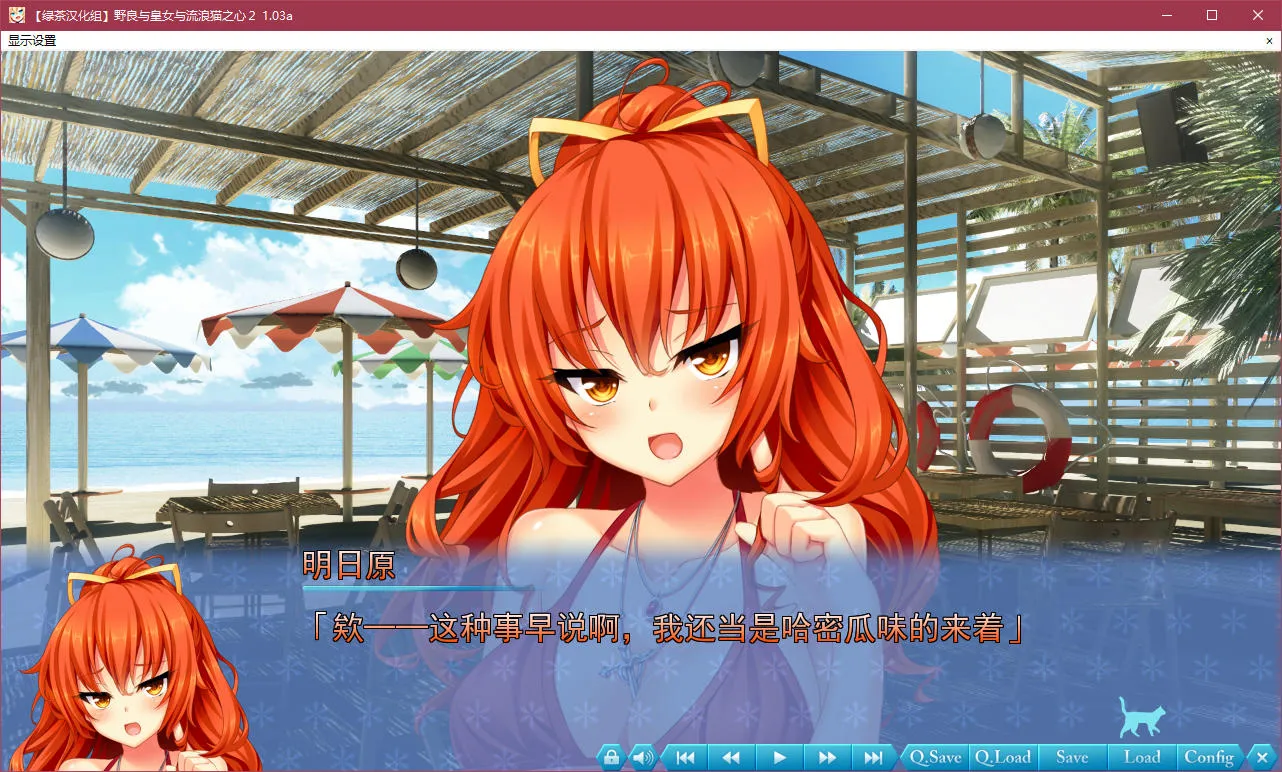The width and height of the screenshot is (1282, 772).
Task: Open the Load screen
Action: coord(1141,757)
